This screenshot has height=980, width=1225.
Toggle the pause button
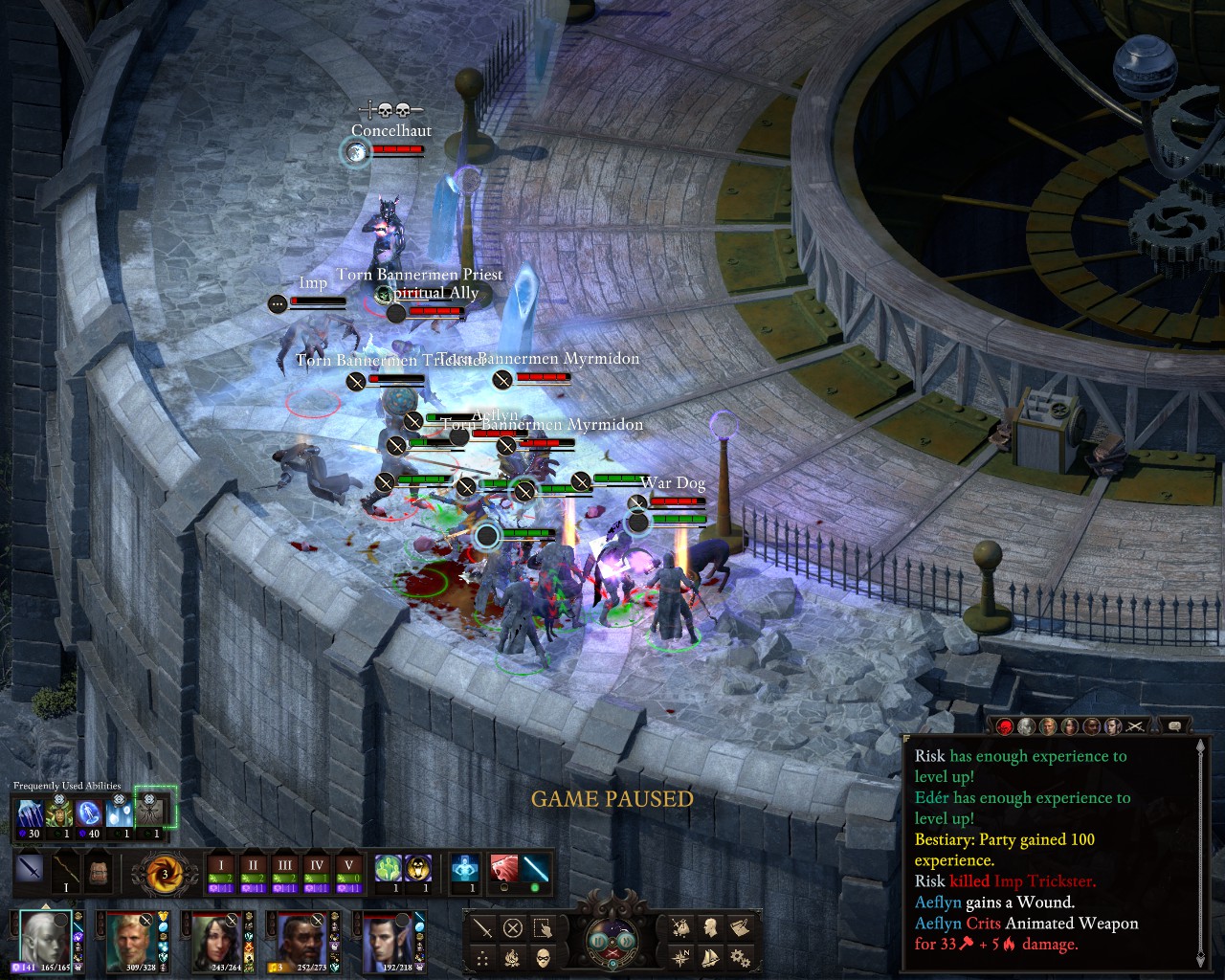598,942
